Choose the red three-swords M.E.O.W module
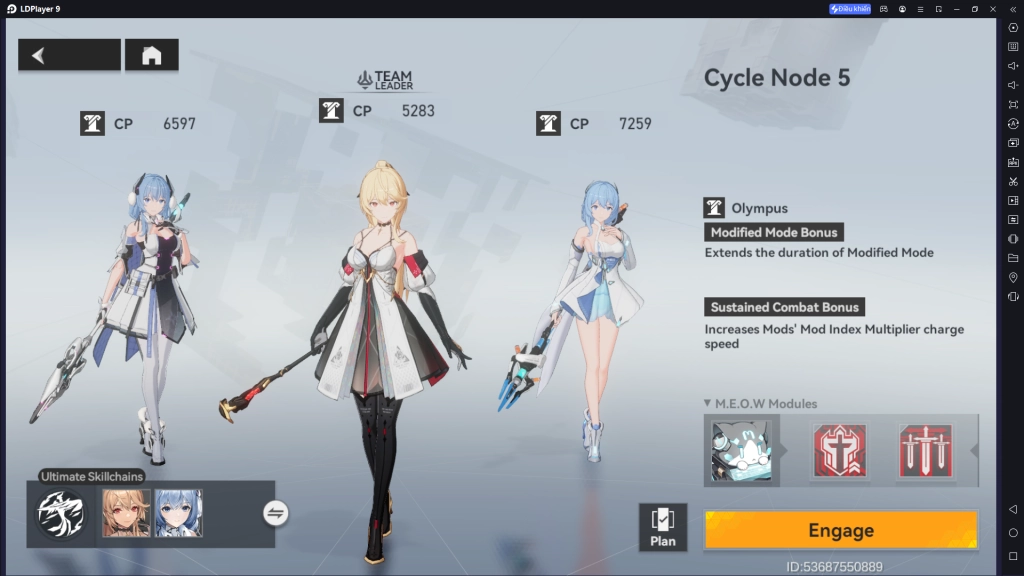 [925, 450]
